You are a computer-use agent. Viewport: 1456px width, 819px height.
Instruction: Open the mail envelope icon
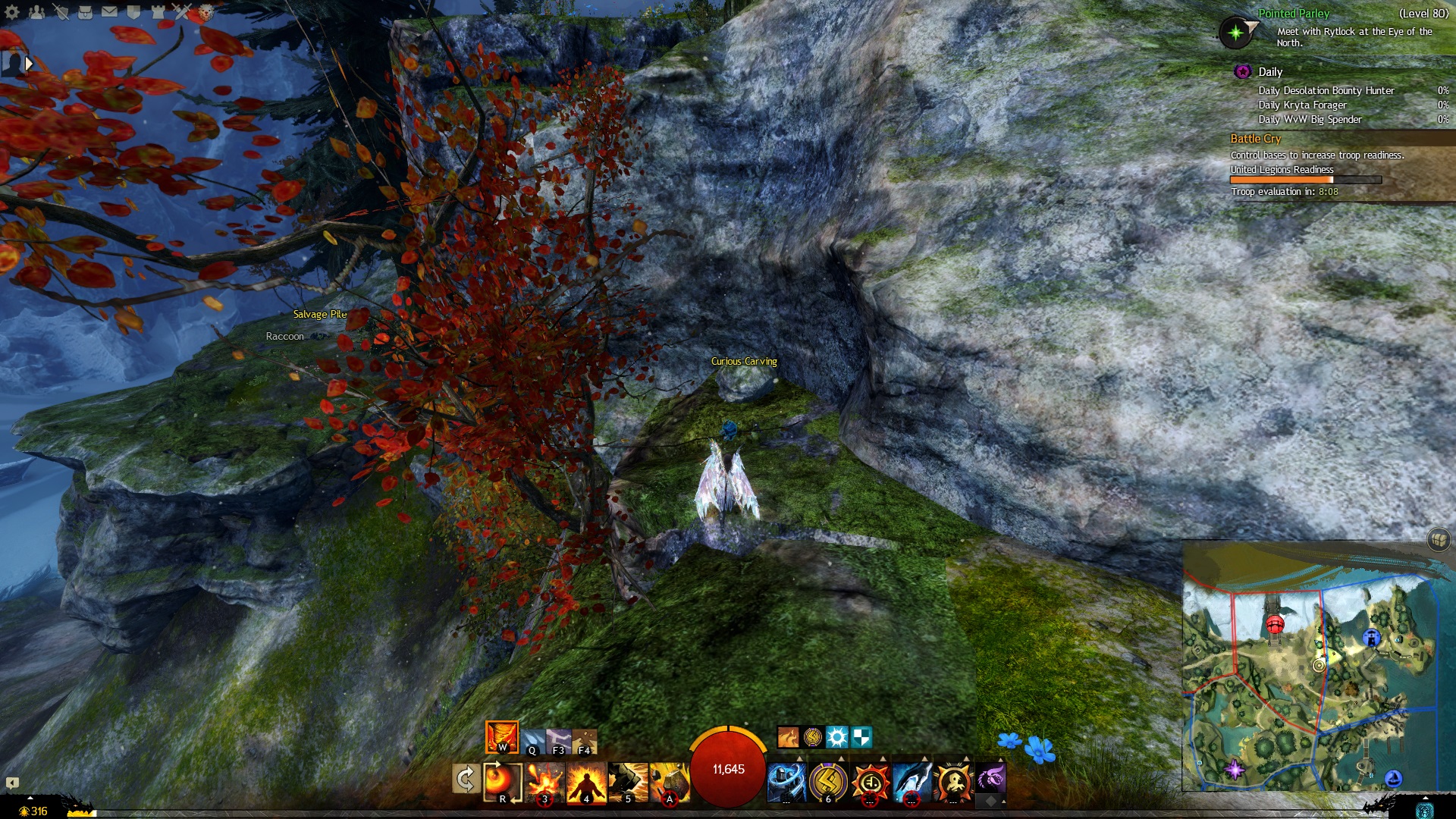109,11
